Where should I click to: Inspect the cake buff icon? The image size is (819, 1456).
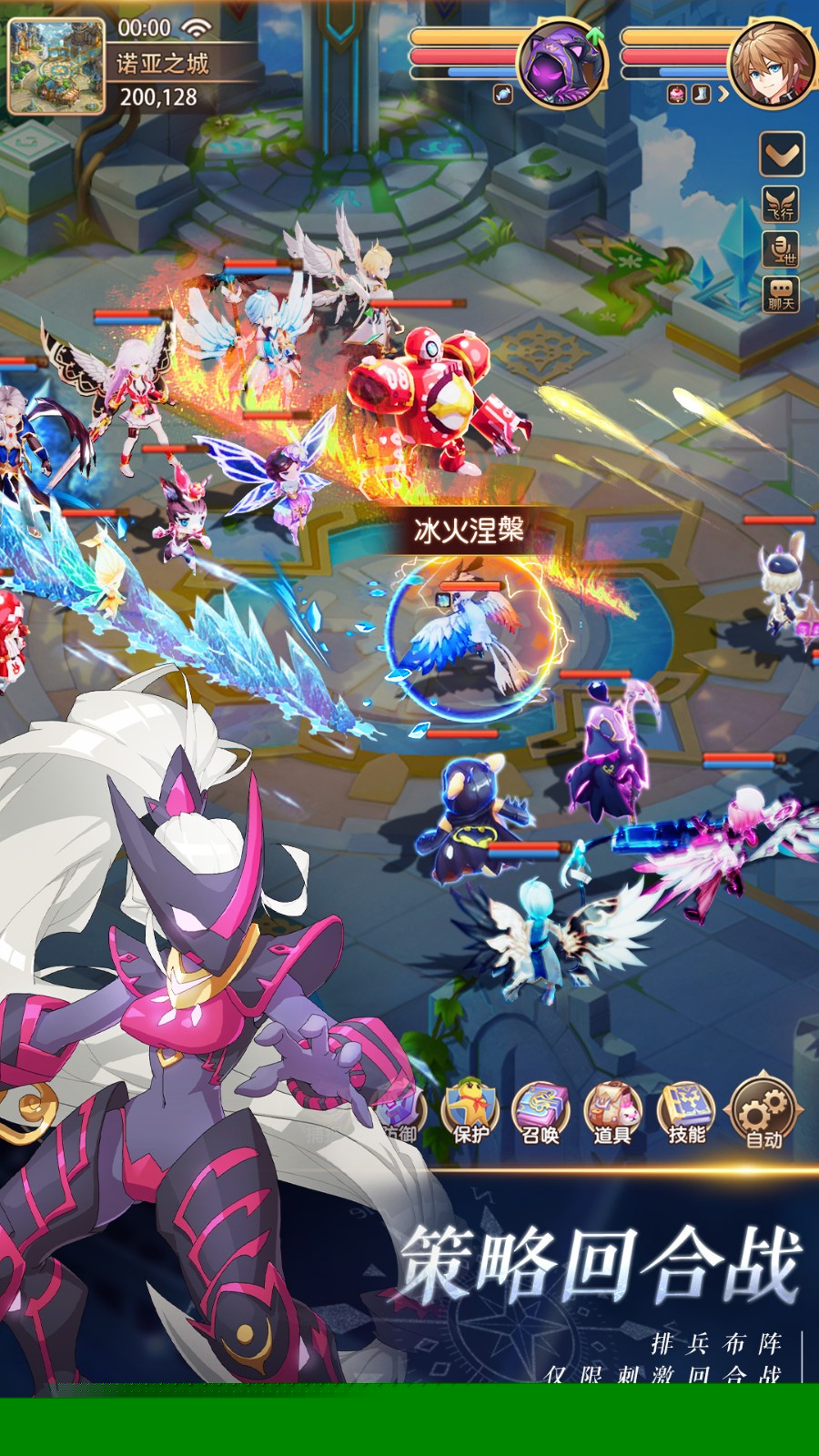[x=676, y=94]
